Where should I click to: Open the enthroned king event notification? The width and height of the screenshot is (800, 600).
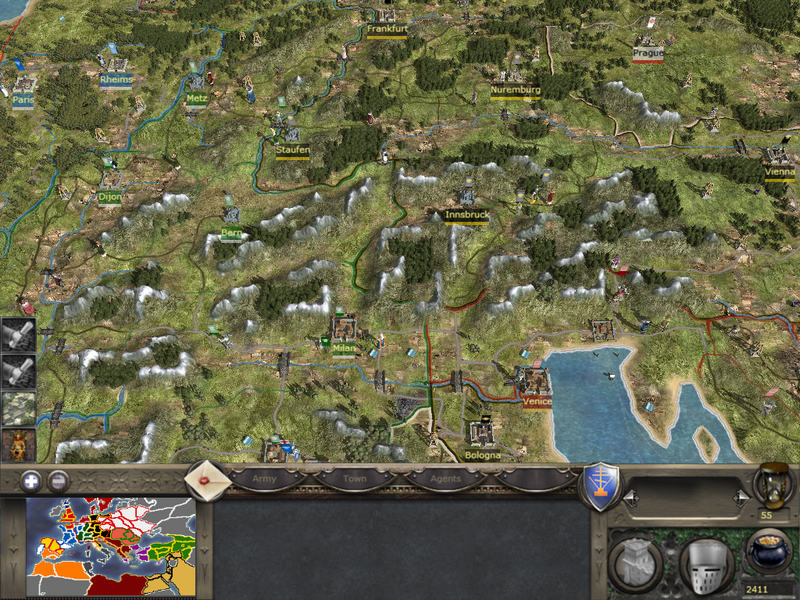pyautogui.click(x=18, y=445)
